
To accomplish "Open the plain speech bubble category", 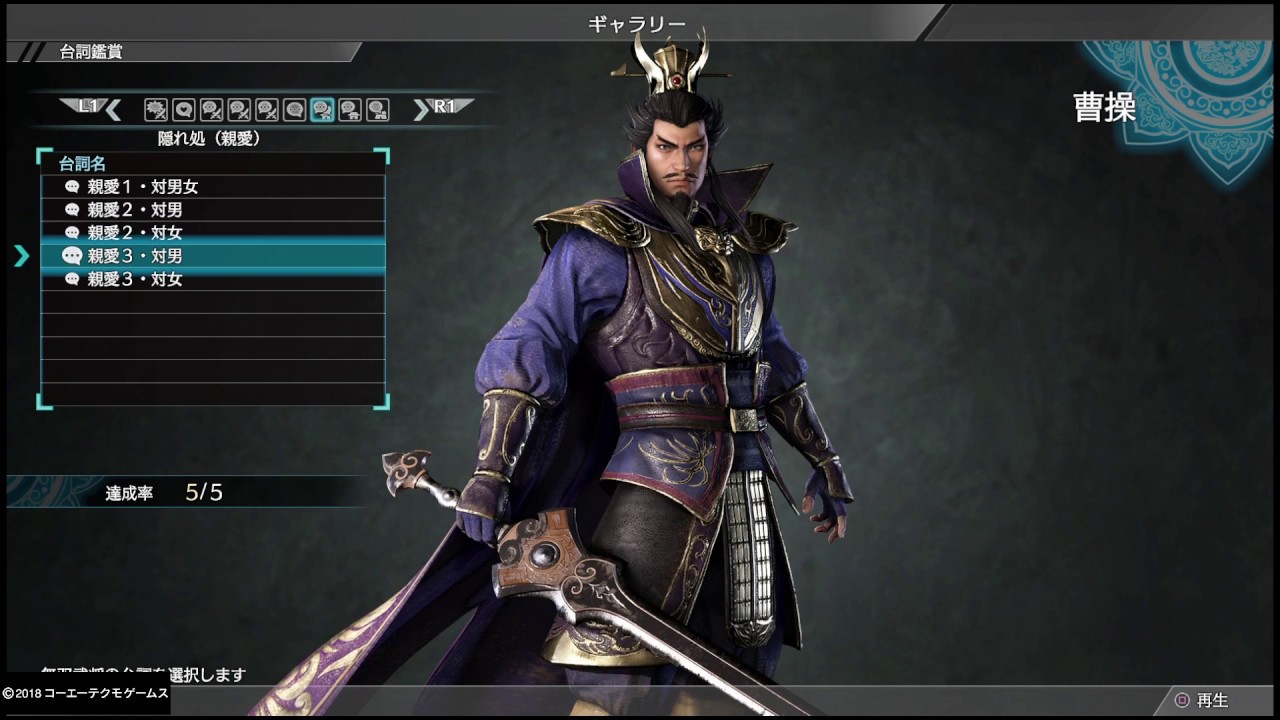I will pyautogui.click(x=294, y=109).
